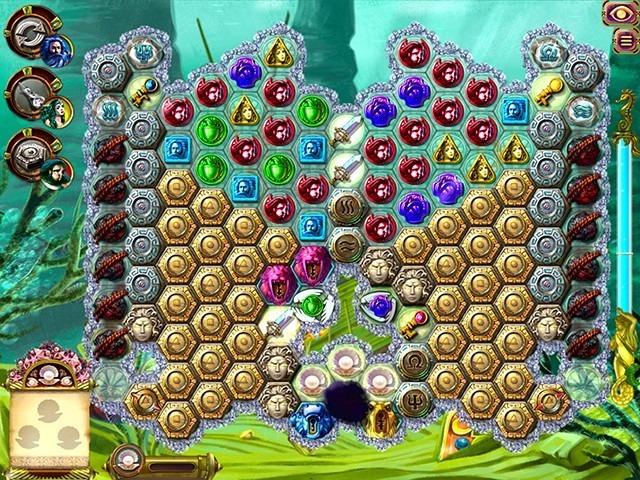Click the eye icon button
This screenshot has height=480, width=640.
[618, 13]
